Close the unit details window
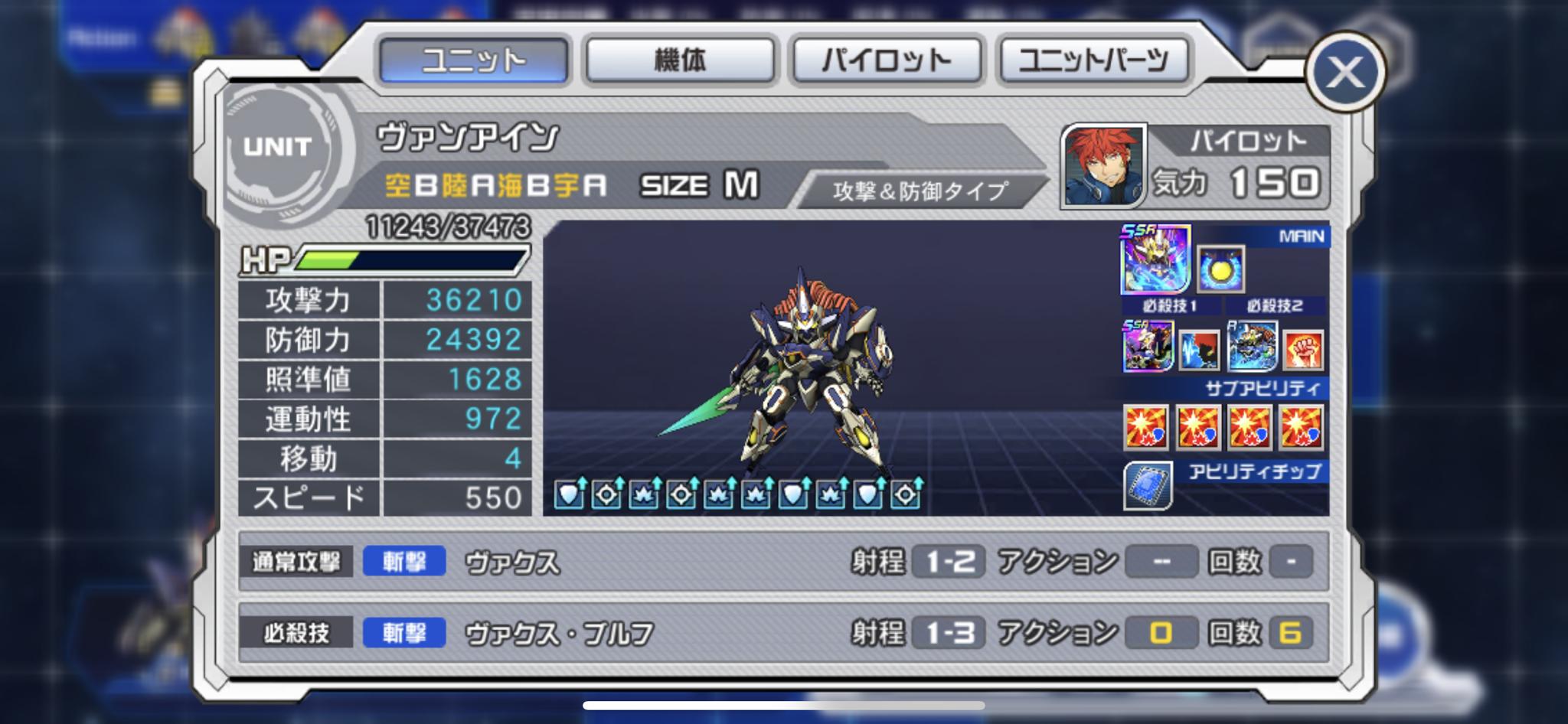The width and height of the screenshot is (1568, 724). pos(1344,73)
